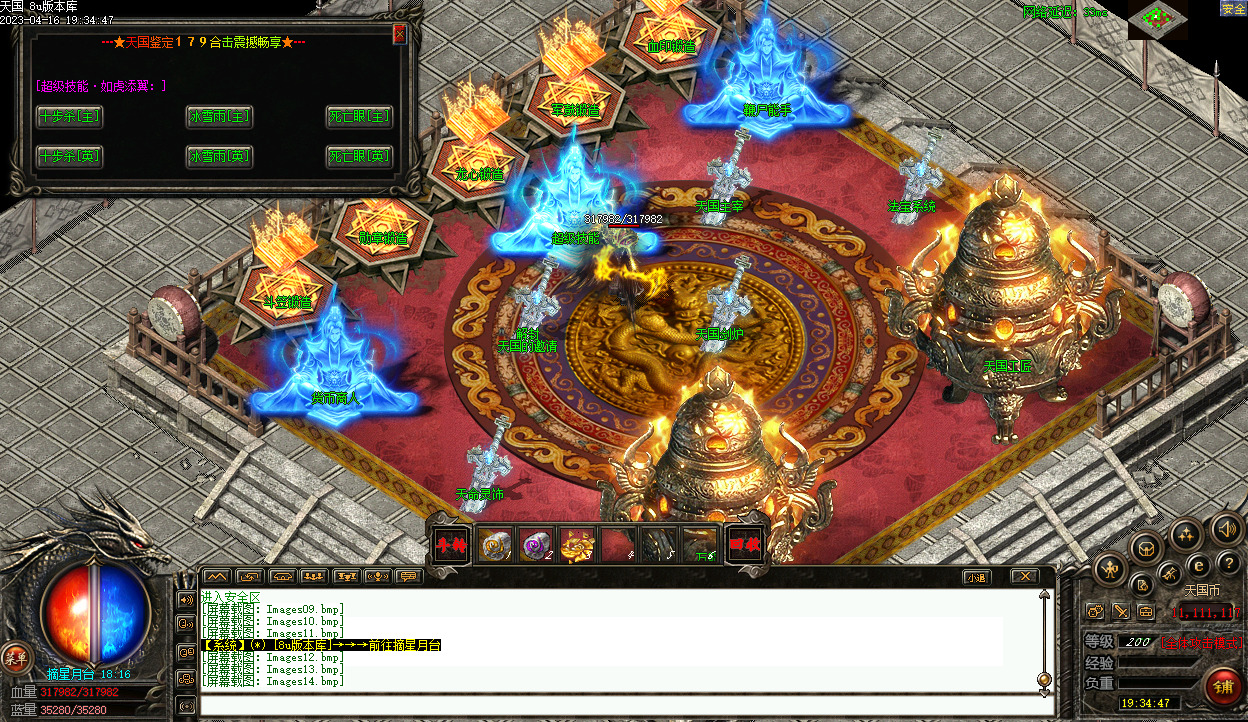
Task: Use the purple swirl scroll in slot 2
Action: click(x=537, y=545)
